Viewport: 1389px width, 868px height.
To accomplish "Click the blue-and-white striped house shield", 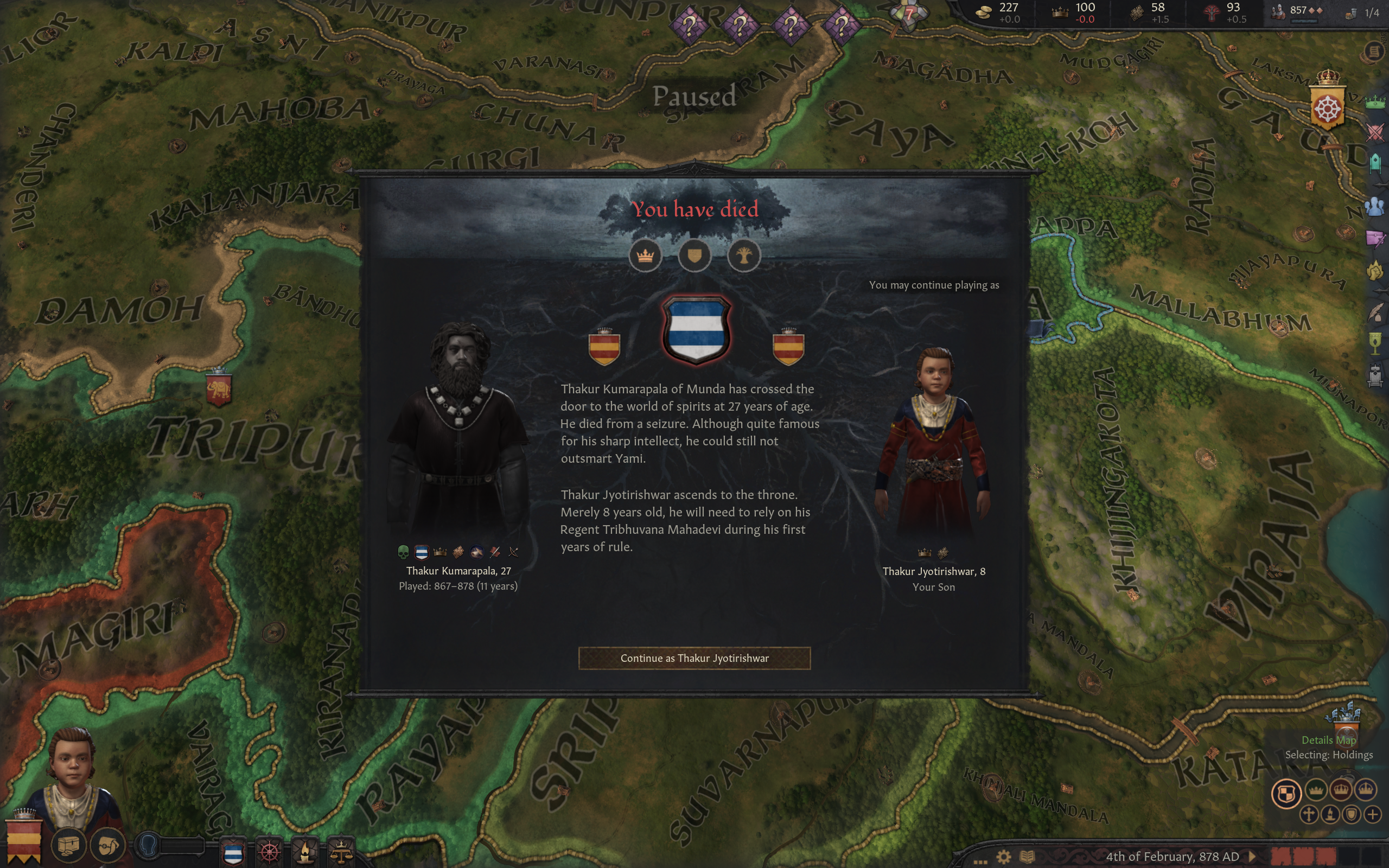I will click(x=696, y=330).
